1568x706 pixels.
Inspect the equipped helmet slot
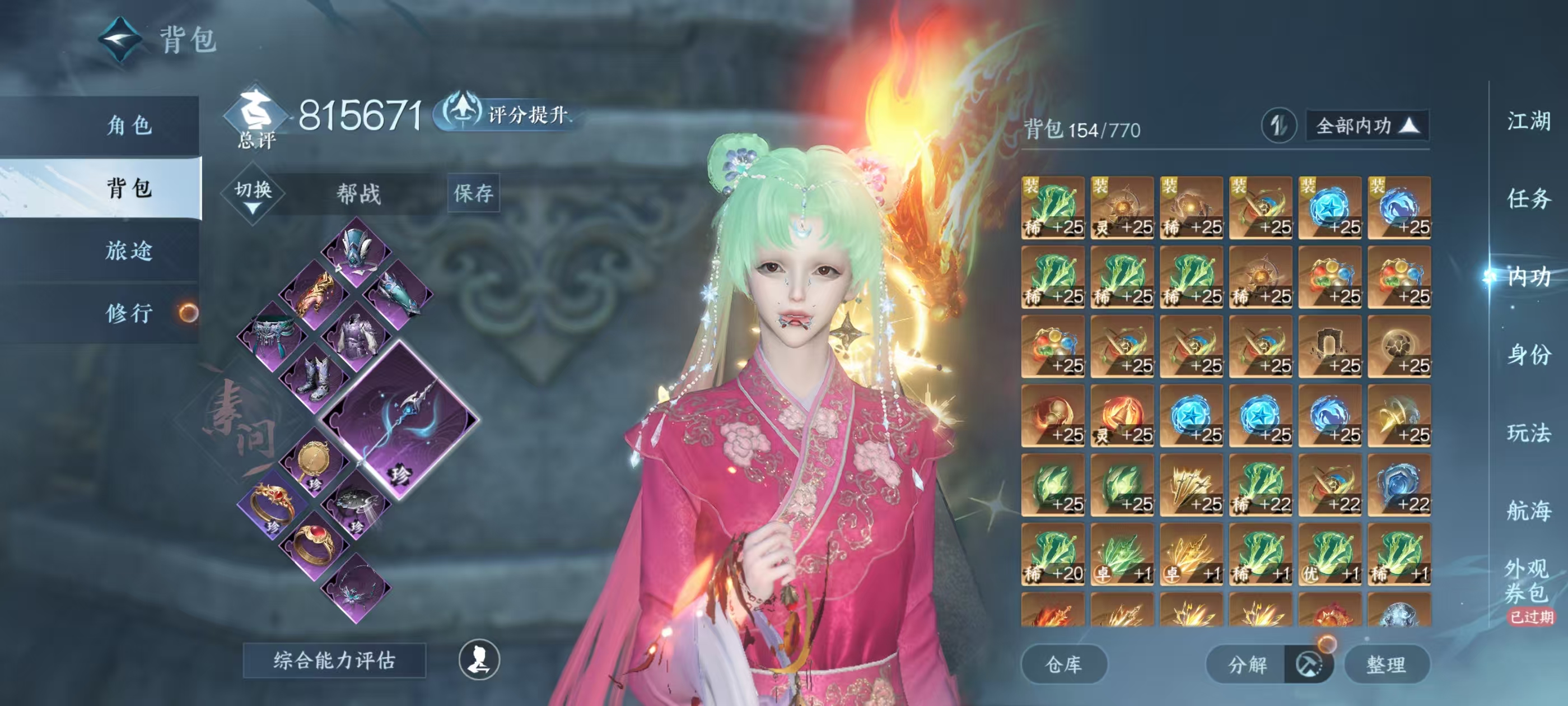356,252
